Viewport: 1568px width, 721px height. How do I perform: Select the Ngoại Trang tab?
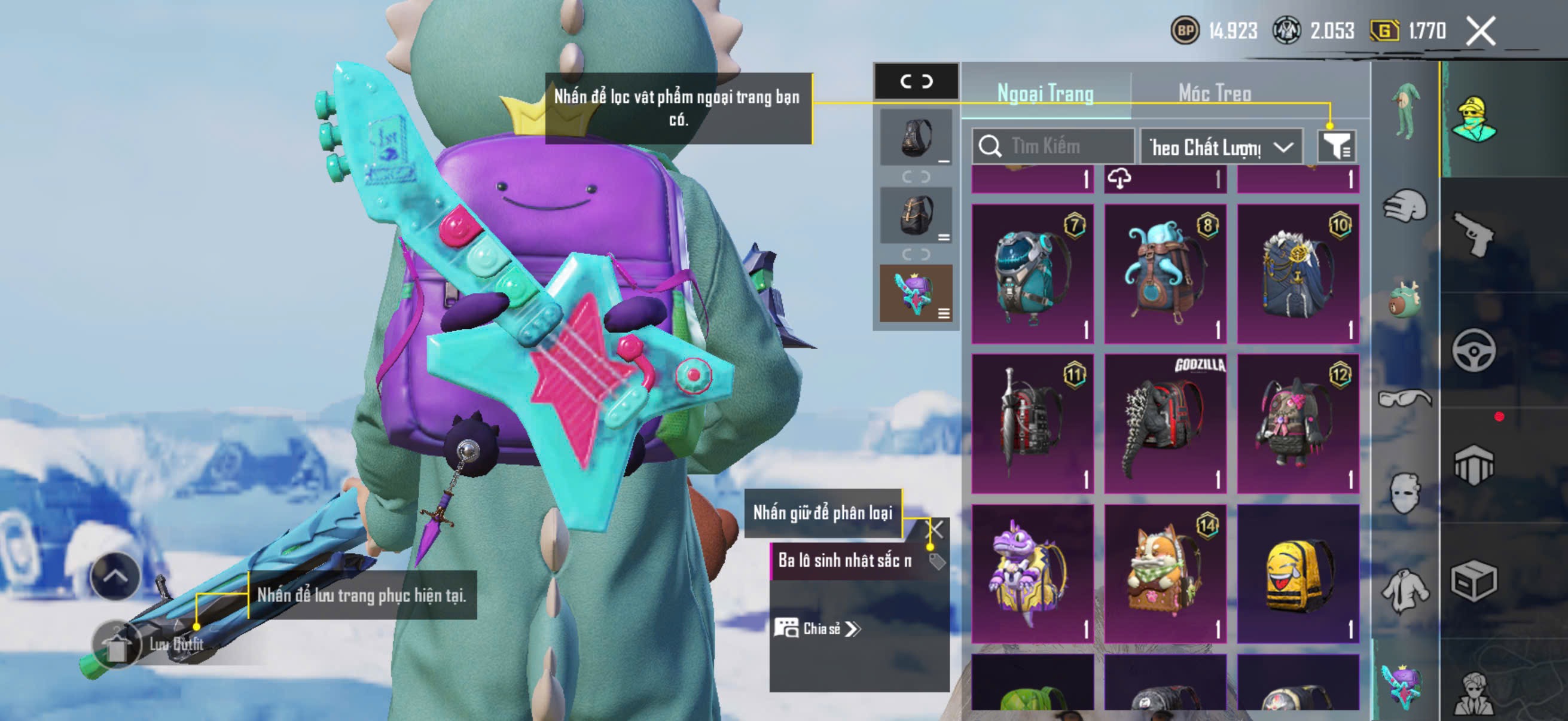pos(1045,93)
